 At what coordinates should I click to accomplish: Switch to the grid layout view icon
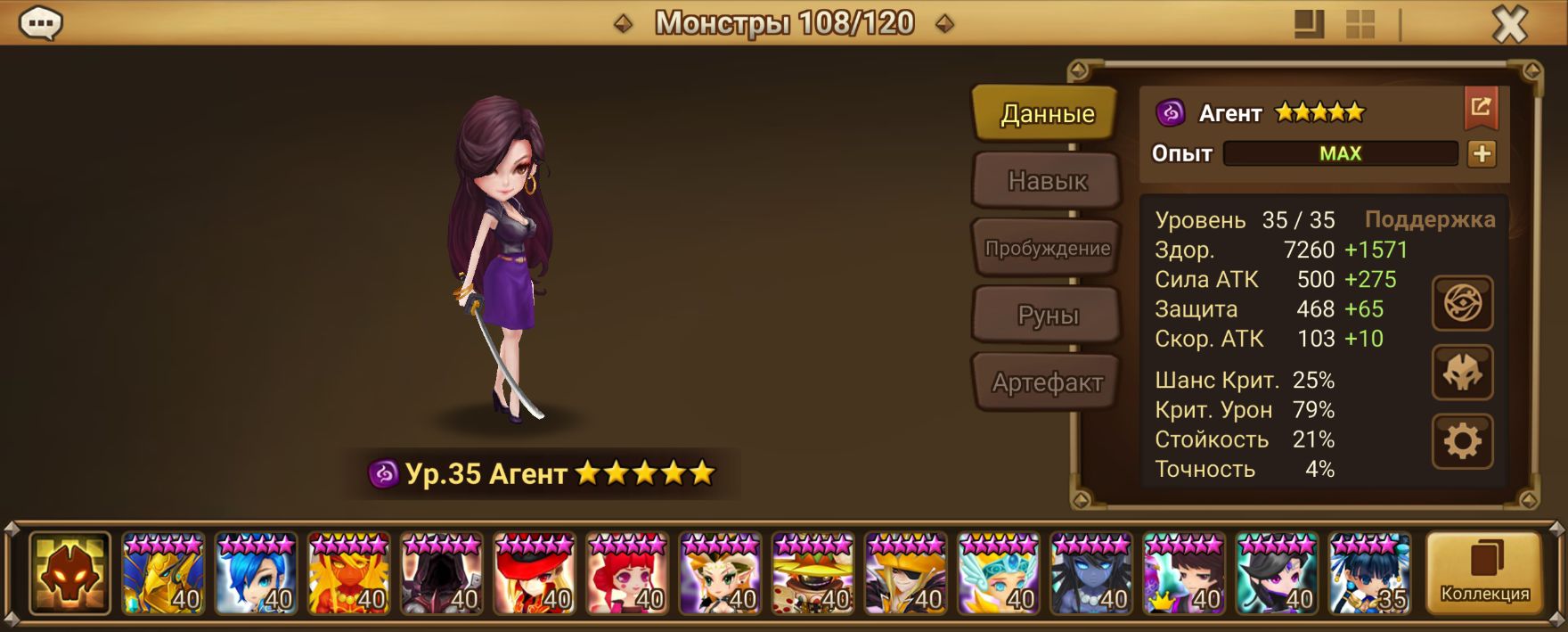[x=1360, y=24]
